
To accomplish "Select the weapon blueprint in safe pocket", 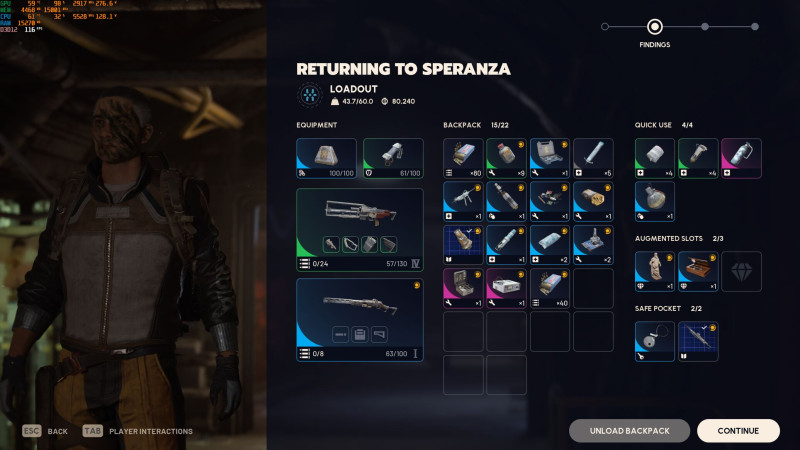I will point(698,341).
